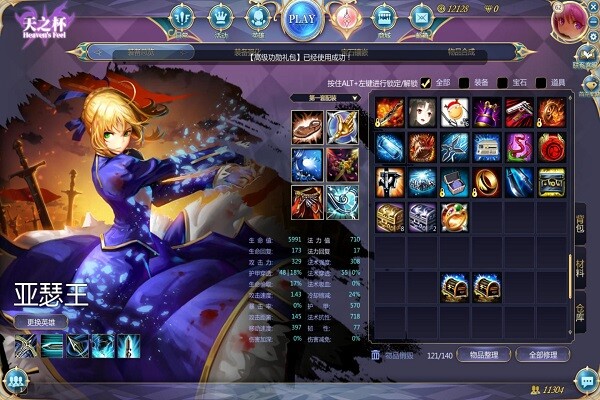Viewport: 600px width, 400px height.
Task: Select the golden ring item in the inventory
Action: 487,182
